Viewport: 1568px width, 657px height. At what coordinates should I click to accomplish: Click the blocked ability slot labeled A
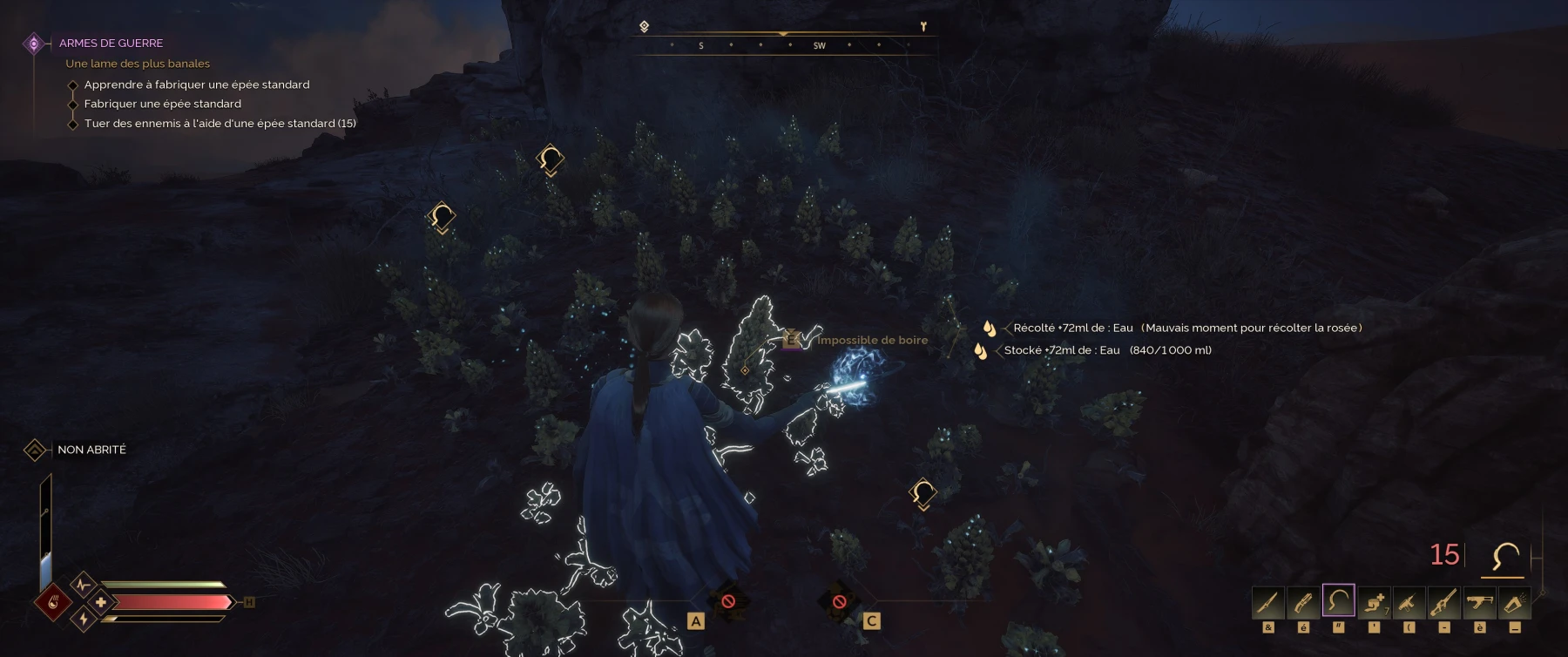point(728,601)
